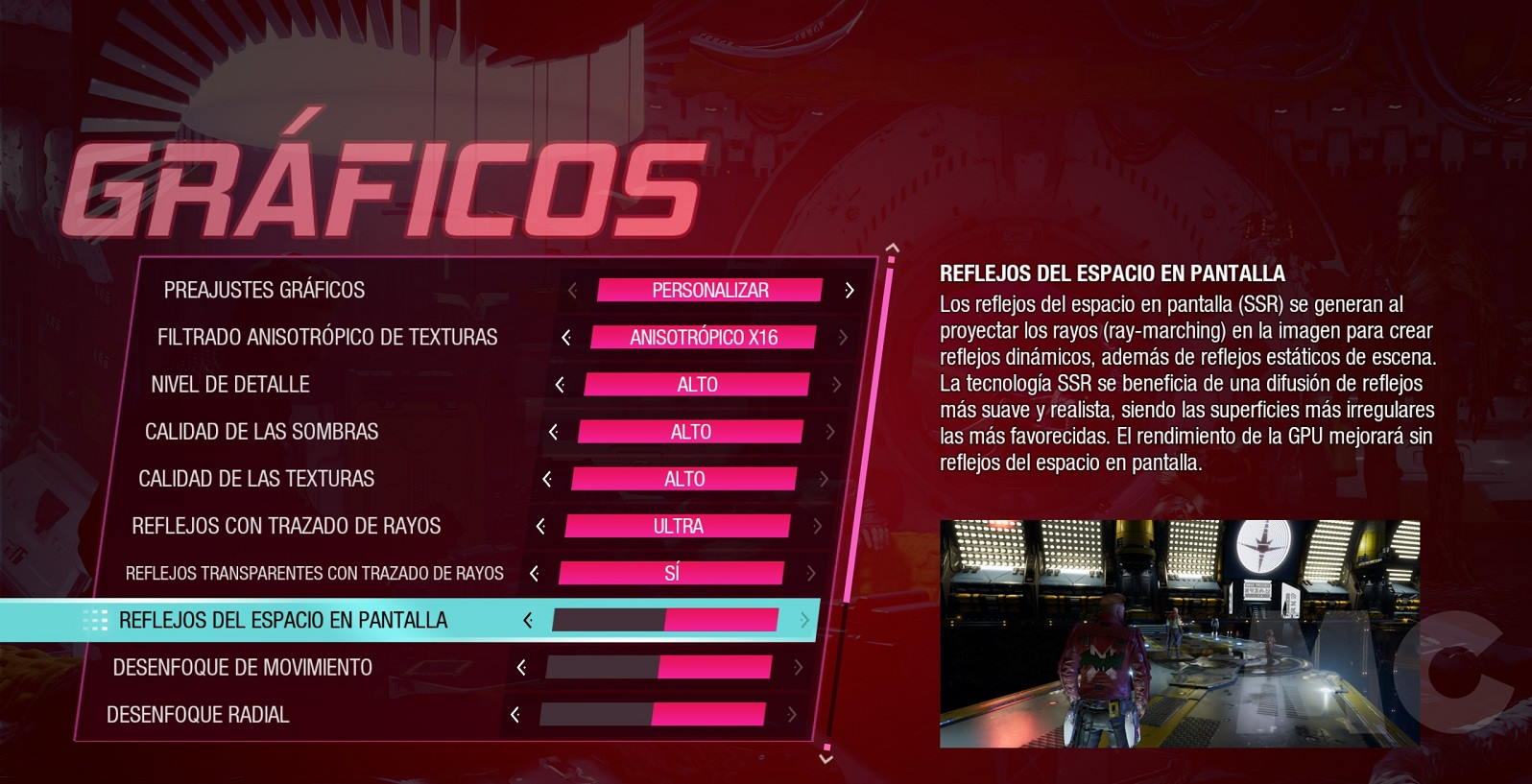Image resolution: width=1532 pixels, height=784 pixels.
Task: Select Calidad de las Texturas row
Action: [256, 479]
